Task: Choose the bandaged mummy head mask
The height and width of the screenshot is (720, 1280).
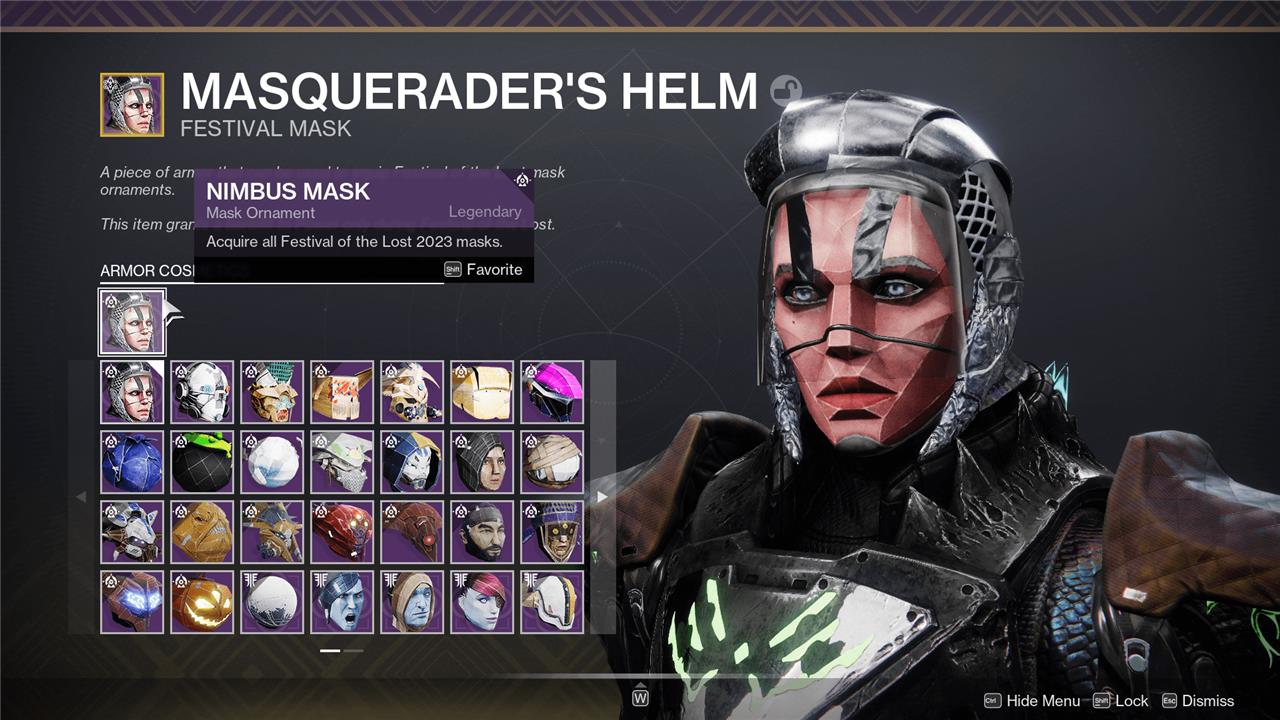Action: pyautogui.click(x=552, y=462)
